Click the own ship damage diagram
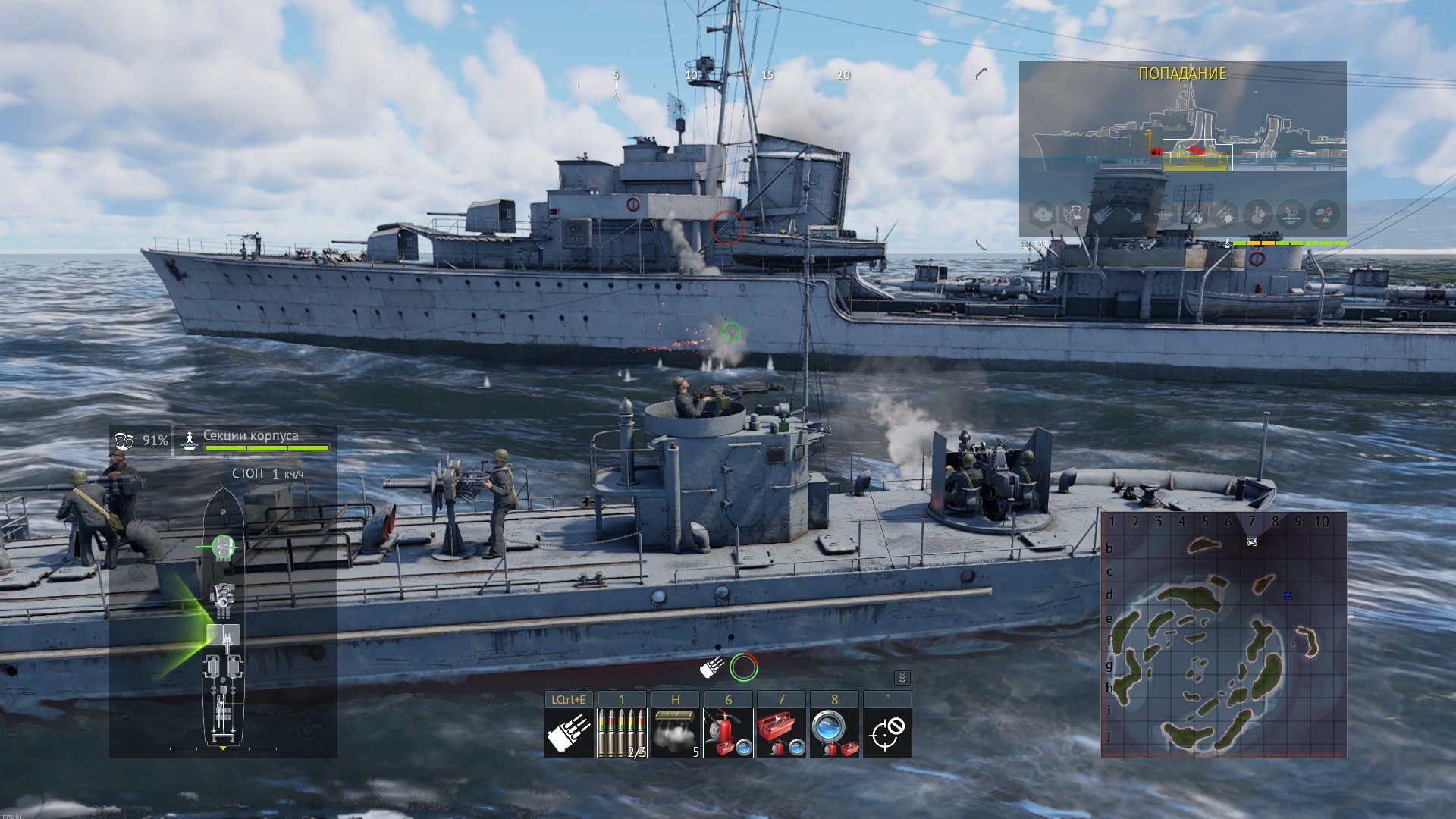The width and height of the screenshot is (1456, 819). (223, 614)
